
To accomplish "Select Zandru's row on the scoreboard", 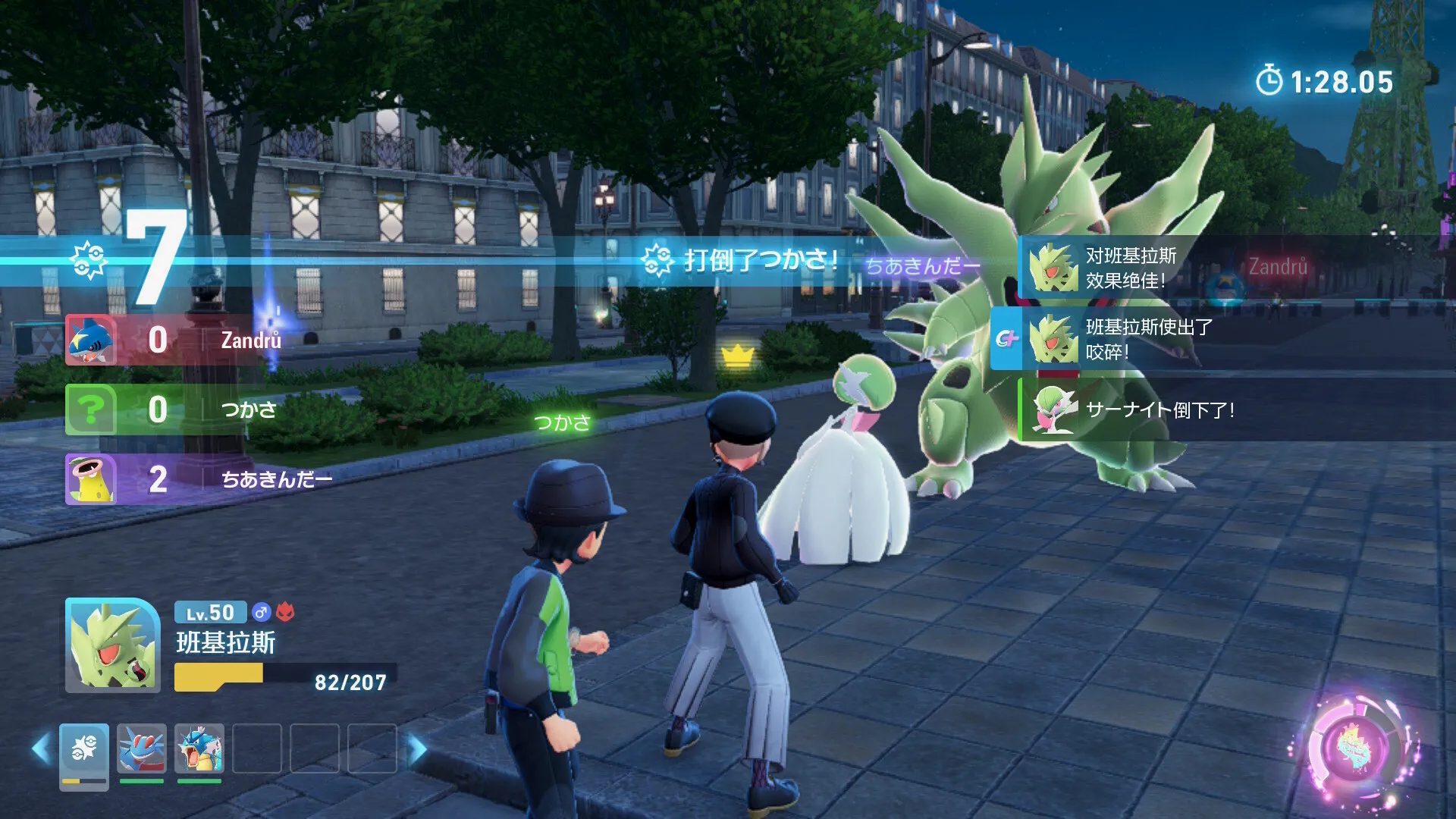I will tap(174, 340).
